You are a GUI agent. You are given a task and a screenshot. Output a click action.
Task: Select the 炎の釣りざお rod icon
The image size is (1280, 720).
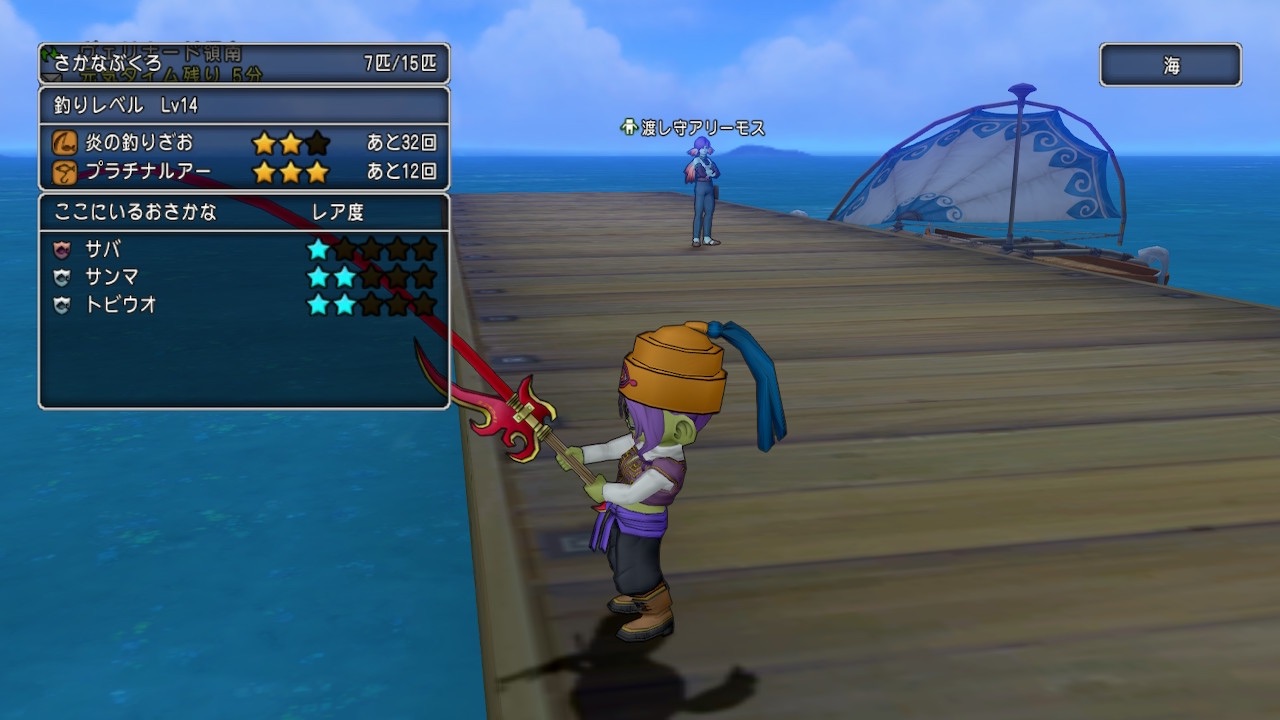(66, 143)
